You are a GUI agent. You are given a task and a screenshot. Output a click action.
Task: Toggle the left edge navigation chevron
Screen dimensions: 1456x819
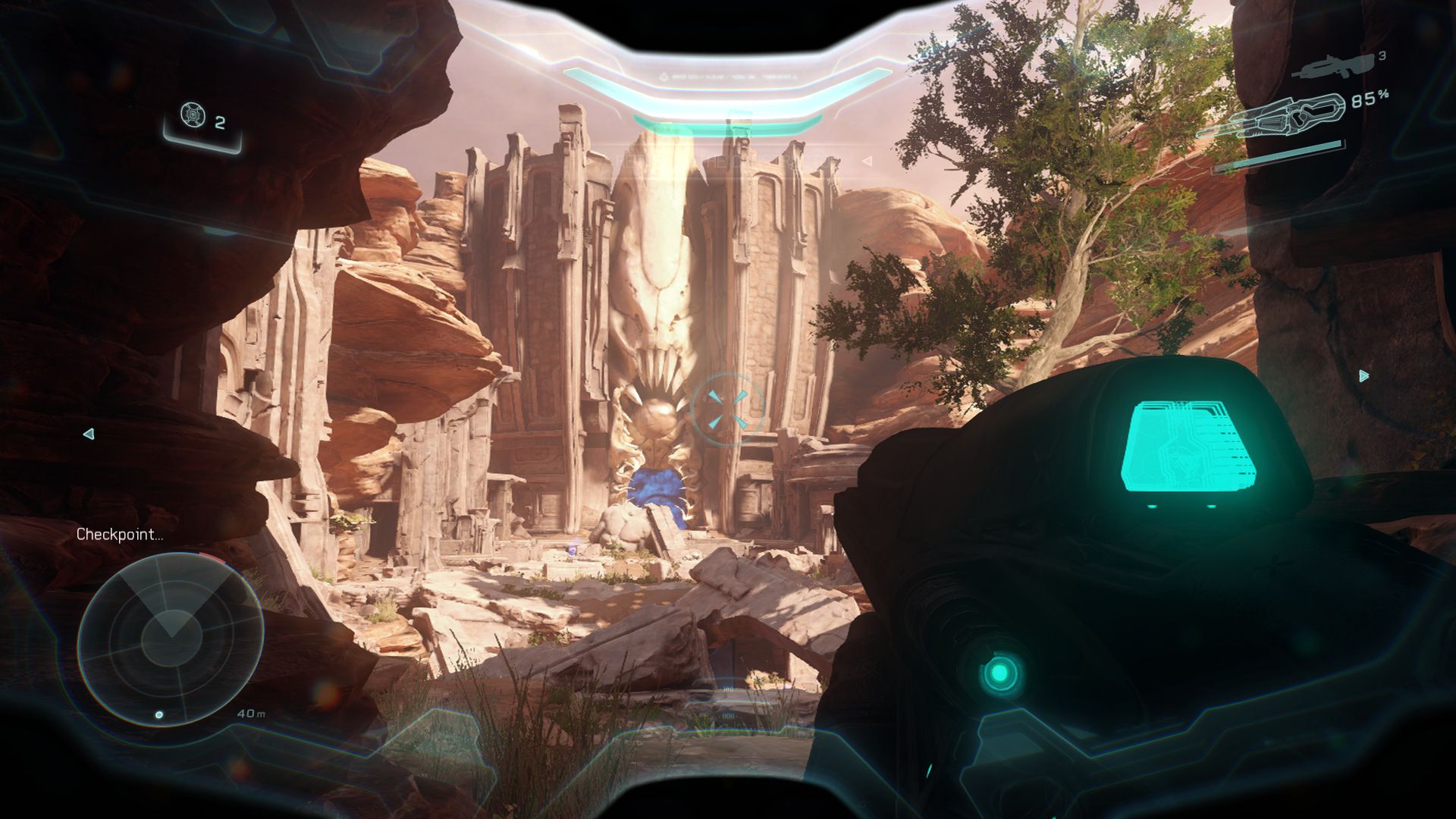pos(90,433)
